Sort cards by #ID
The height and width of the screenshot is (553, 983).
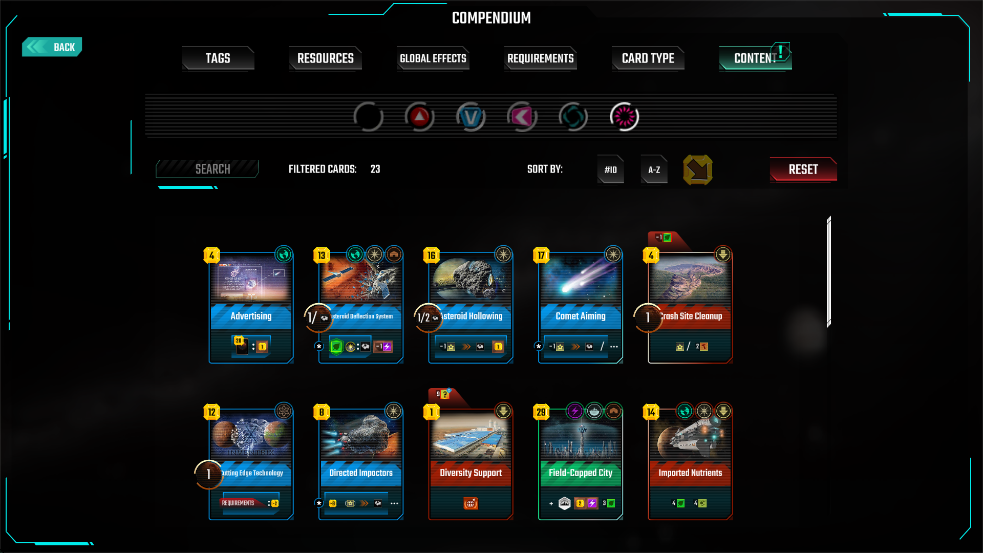611,170
